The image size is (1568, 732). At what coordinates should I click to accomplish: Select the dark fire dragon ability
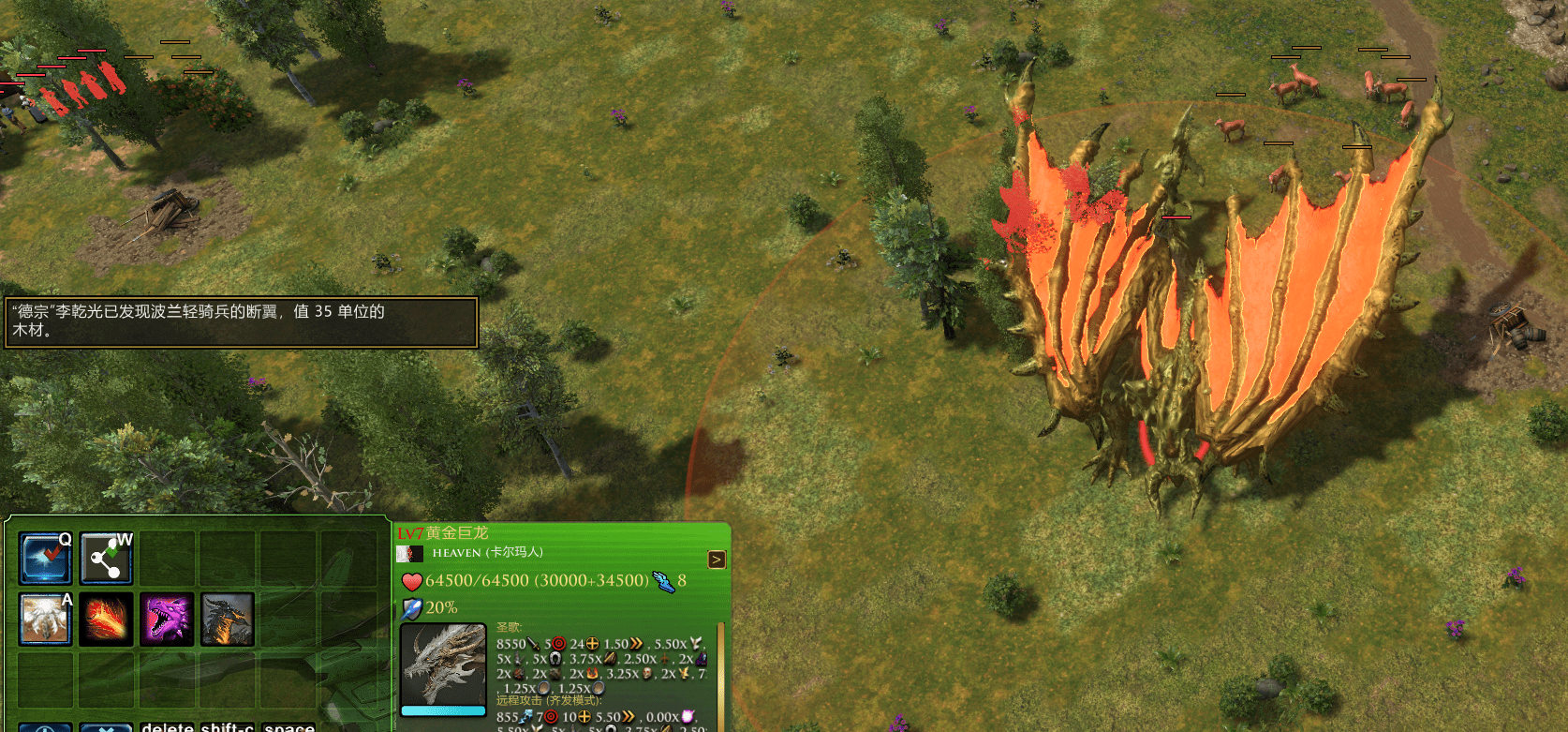point(227,620)
